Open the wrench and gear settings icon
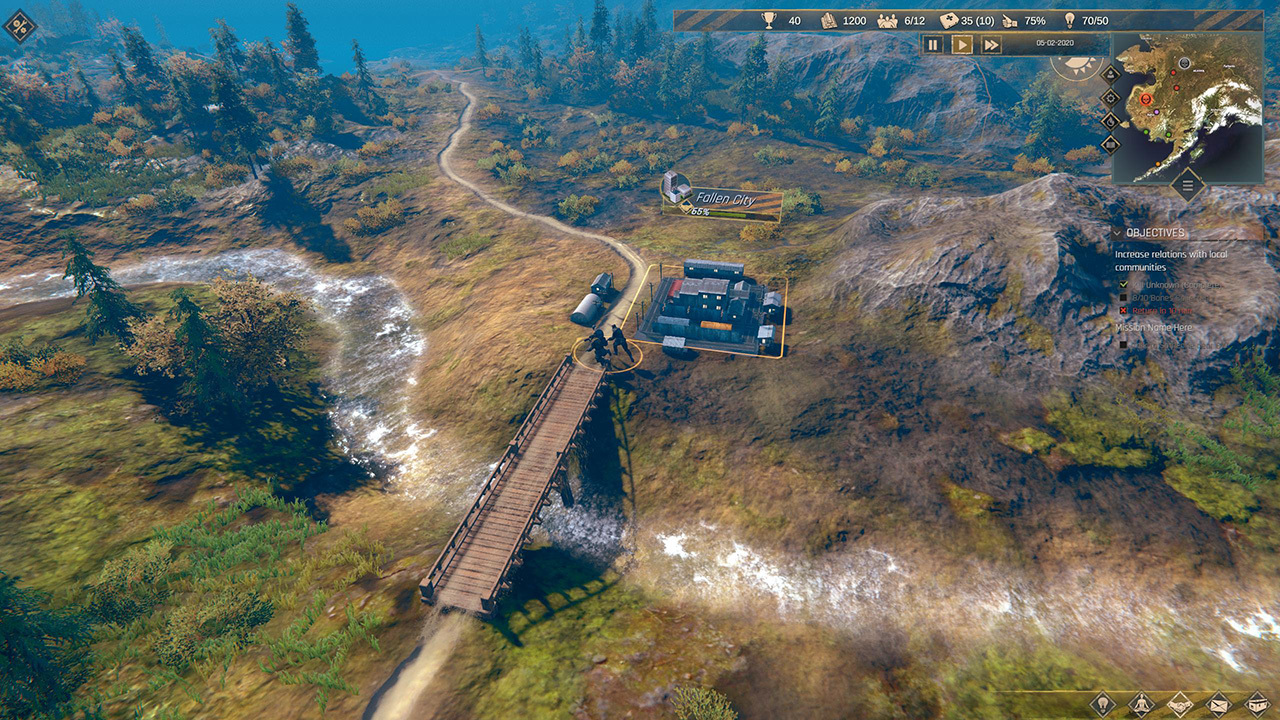The width and height of the screenshot is (1280, 720). click(19, 26)
